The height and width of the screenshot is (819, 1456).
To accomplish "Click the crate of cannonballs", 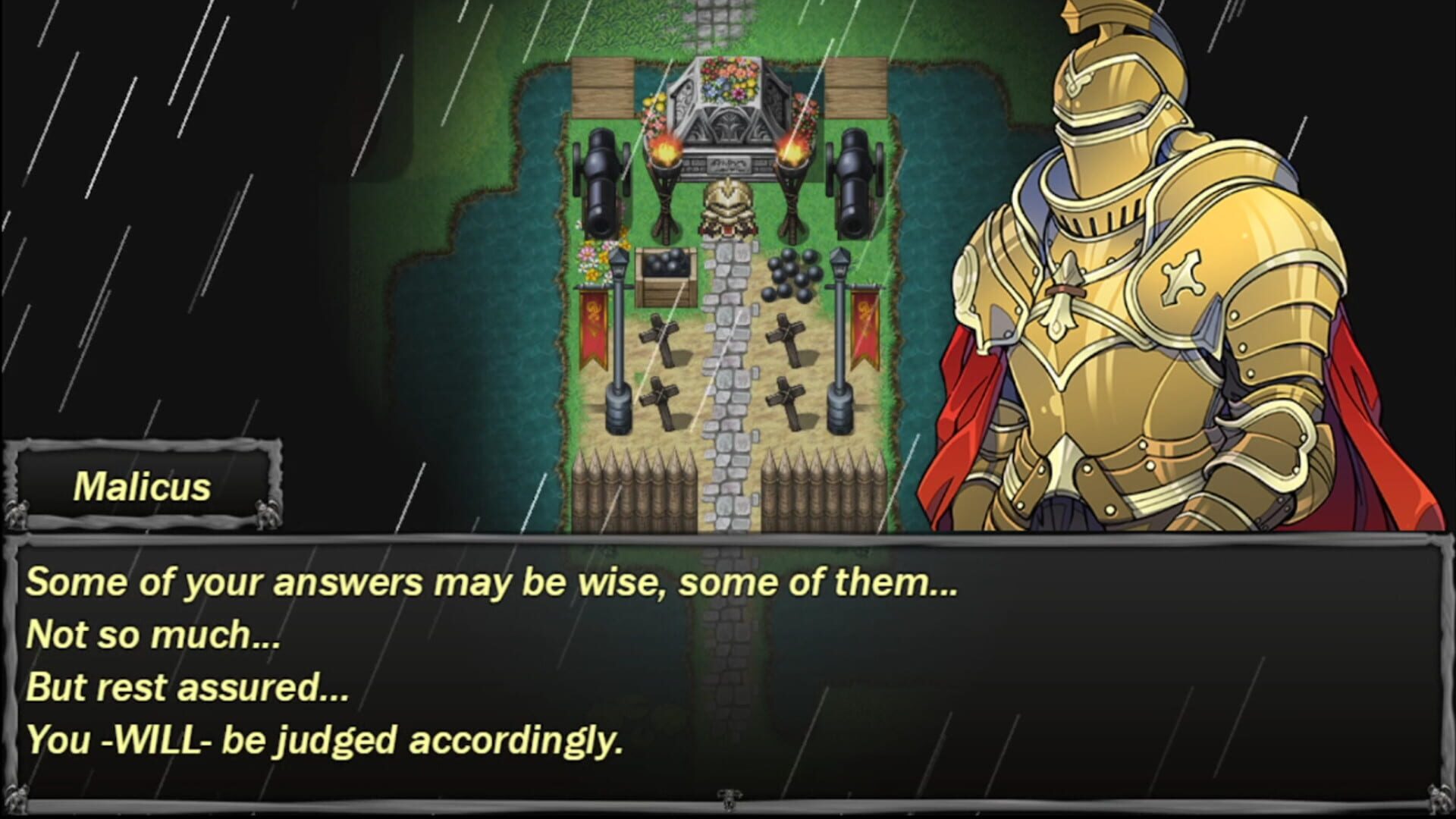I will click(x=667, y=273).
